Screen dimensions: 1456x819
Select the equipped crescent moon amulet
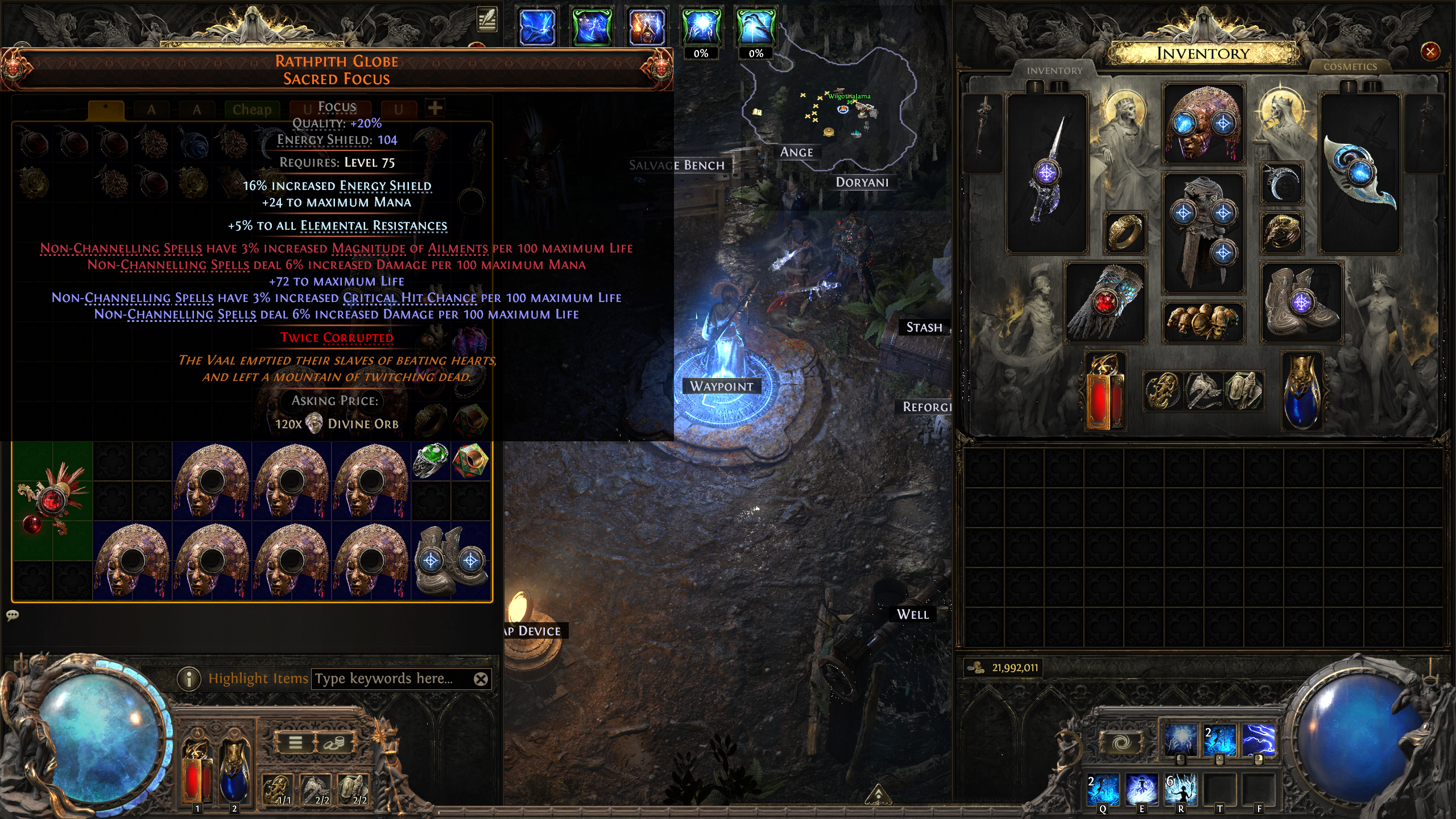tap(1282, 183)
